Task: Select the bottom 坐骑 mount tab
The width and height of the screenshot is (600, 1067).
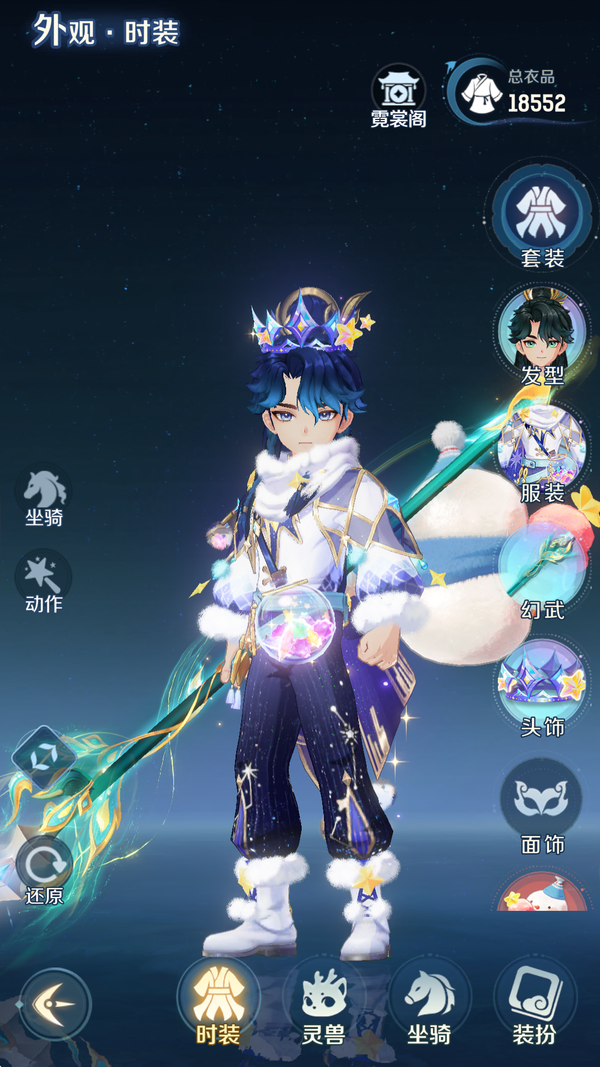Action: tap(429, 1002)
